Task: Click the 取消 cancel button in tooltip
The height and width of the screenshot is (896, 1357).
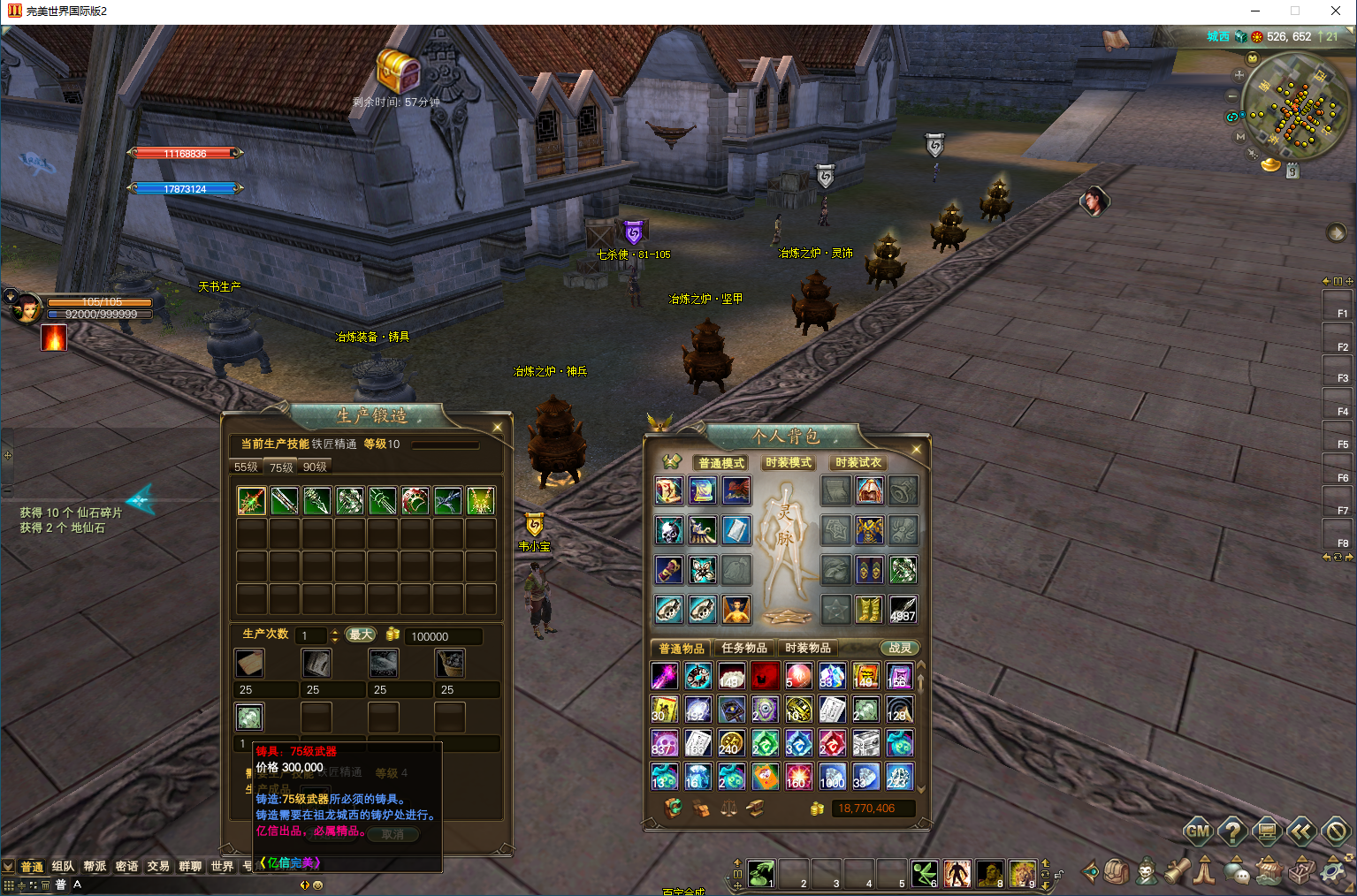Action: (393, 834)
